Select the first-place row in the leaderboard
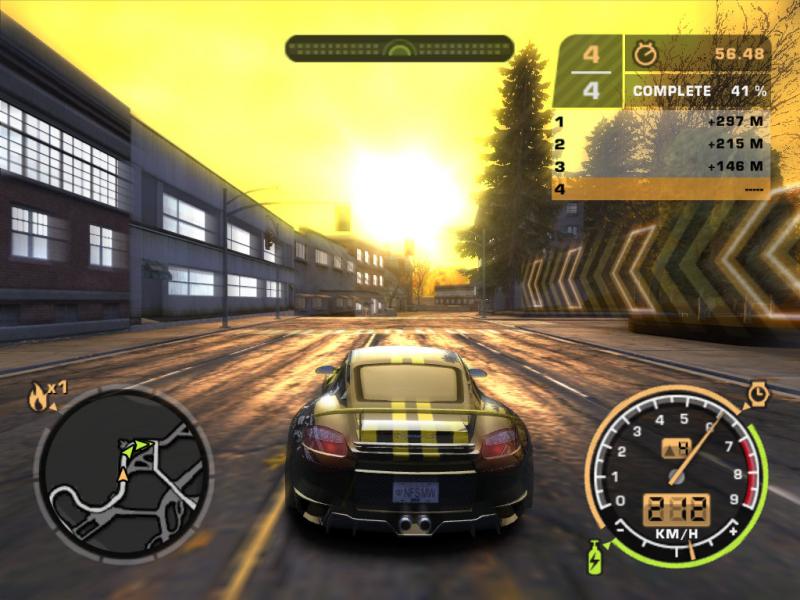 [x=660, y=122]
